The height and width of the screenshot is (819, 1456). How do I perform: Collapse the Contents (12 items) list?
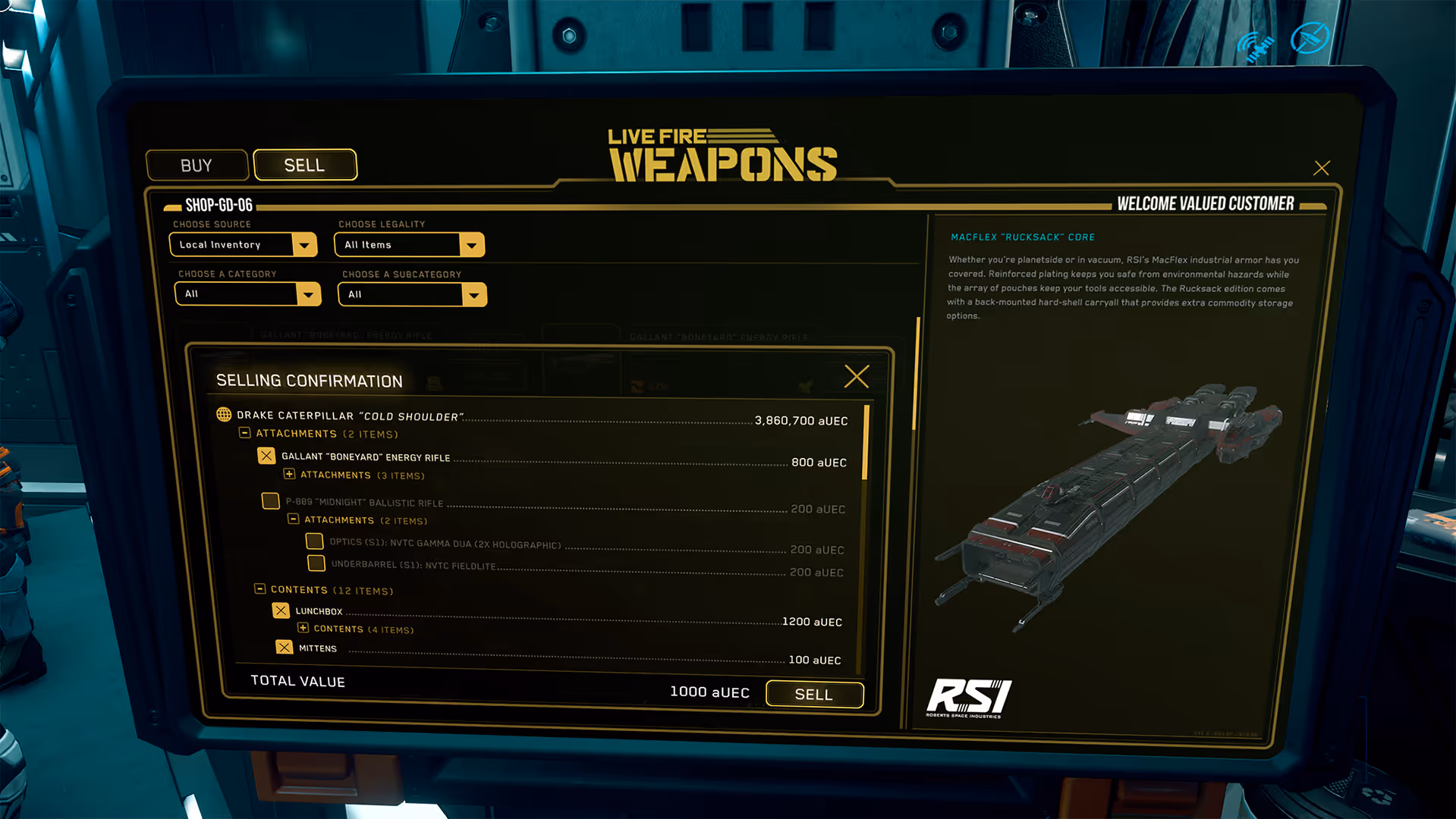[259, 589]
